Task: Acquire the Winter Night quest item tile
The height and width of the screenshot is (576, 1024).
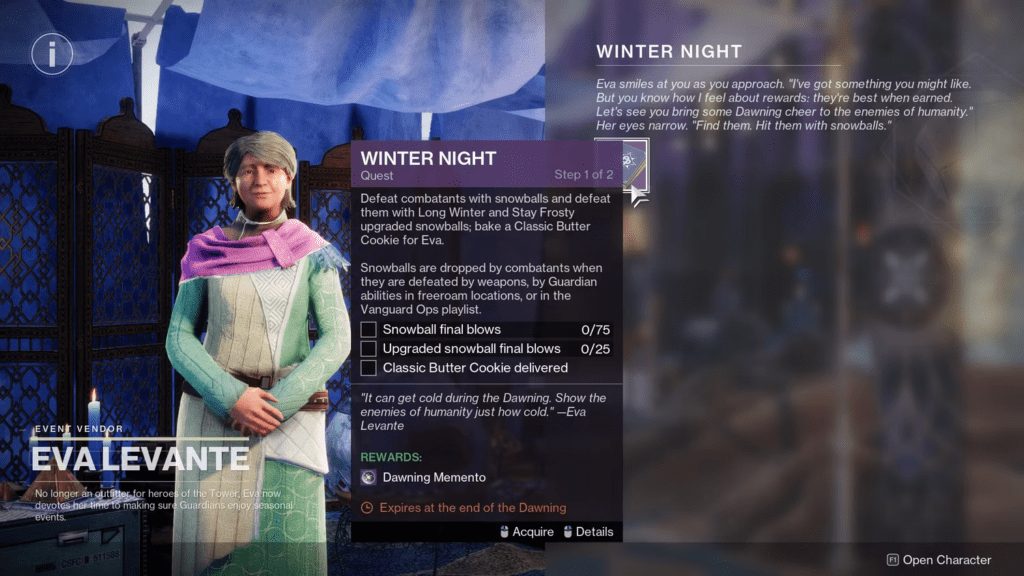Action: click(x=620, y=164)
